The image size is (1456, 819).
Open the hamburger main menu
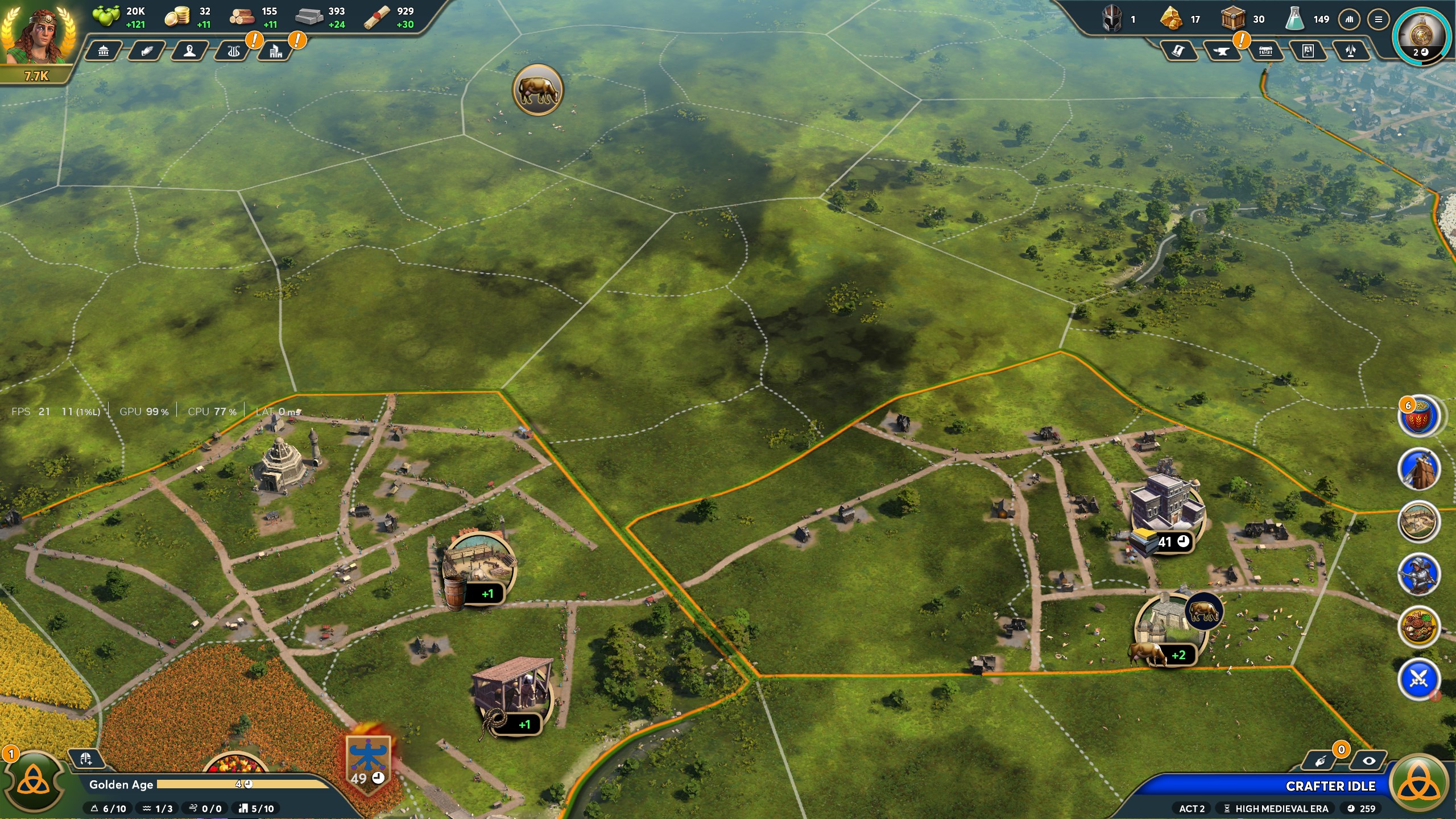(x=1378, y=19)
